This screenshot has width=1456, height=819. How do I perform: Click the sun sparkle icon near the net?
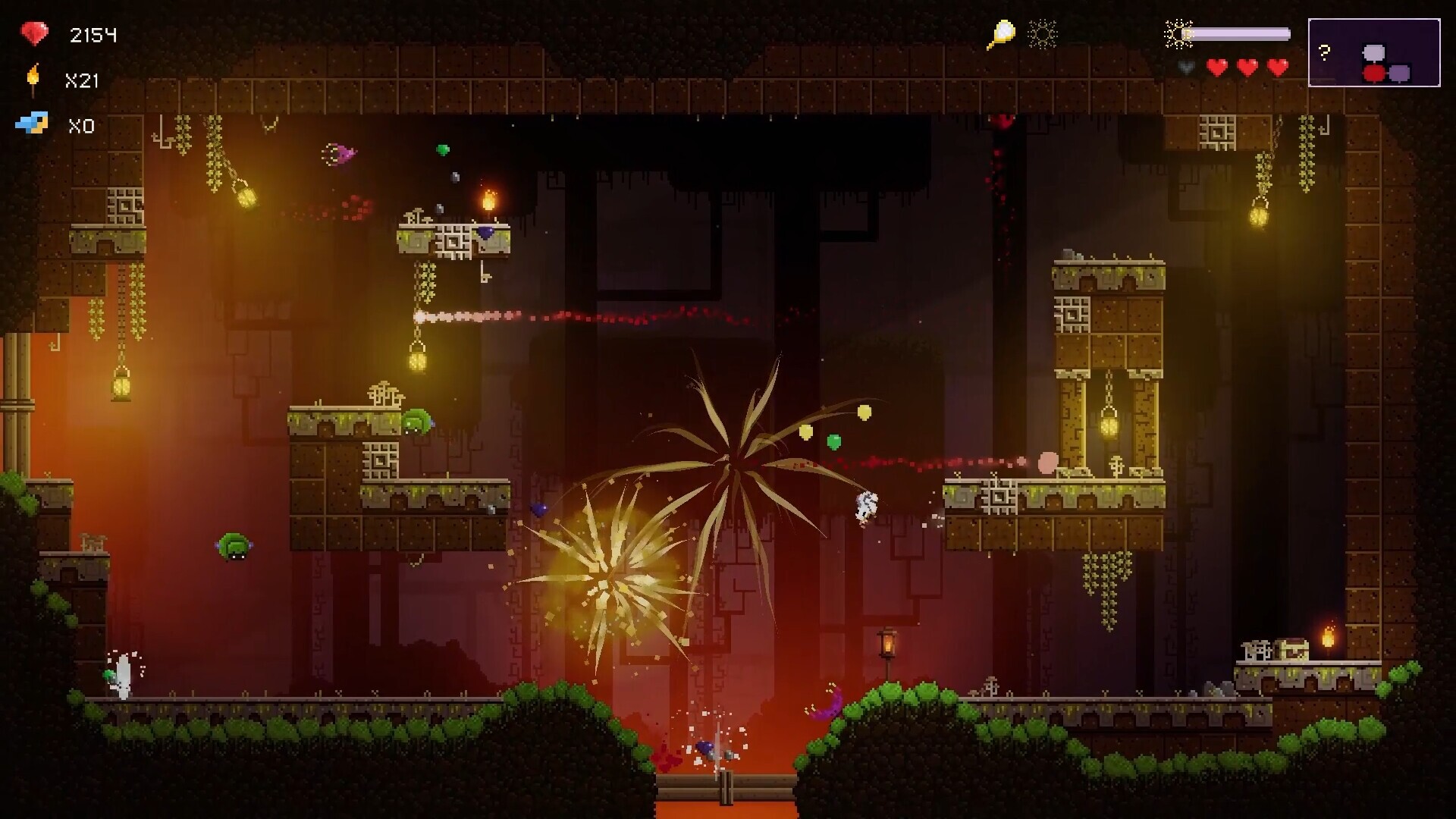tap(1043, 34)
